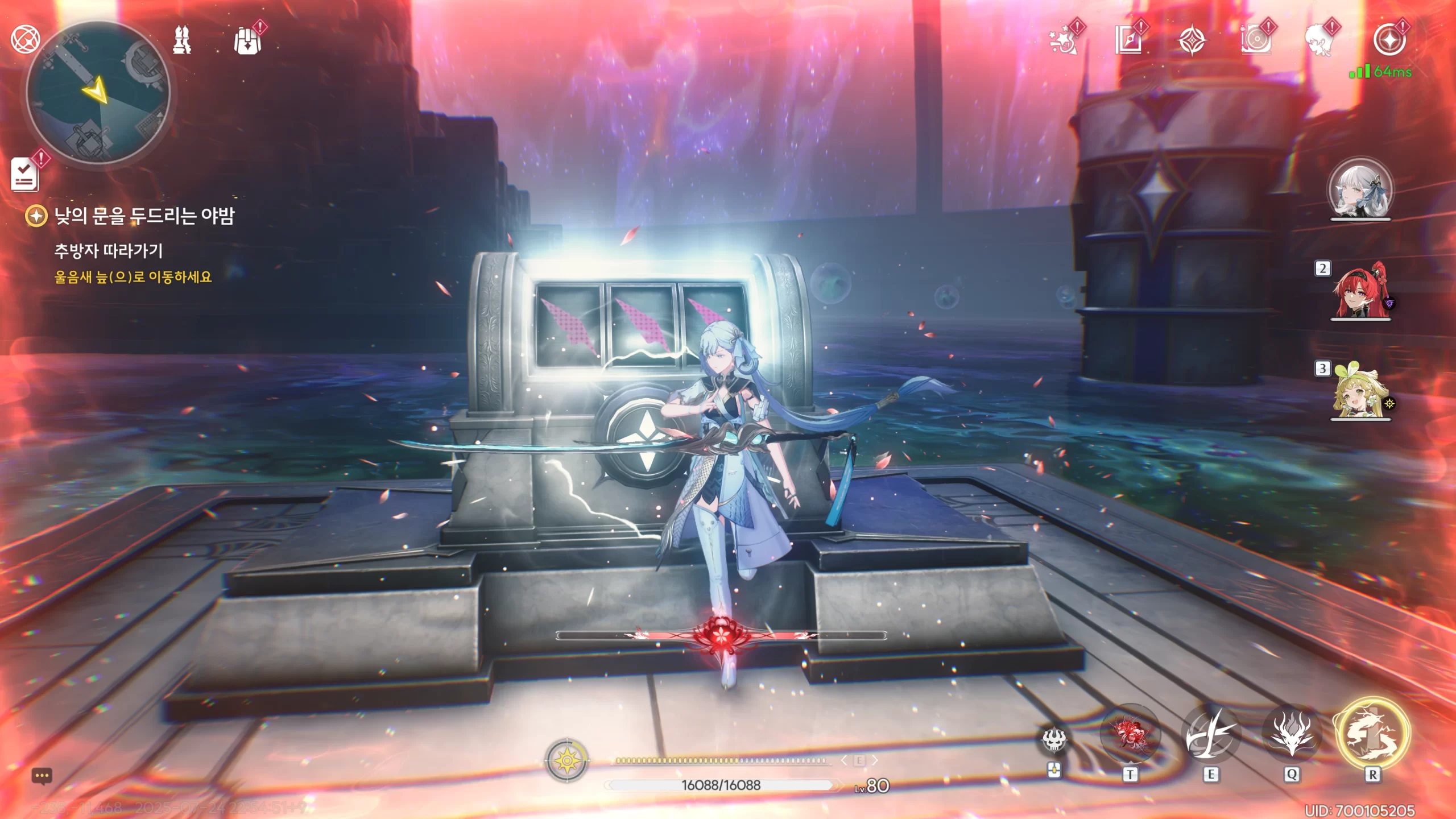This screenshot has width=1456, height=819.
Task: Open the backpack inventory
Action: [248, 41]
